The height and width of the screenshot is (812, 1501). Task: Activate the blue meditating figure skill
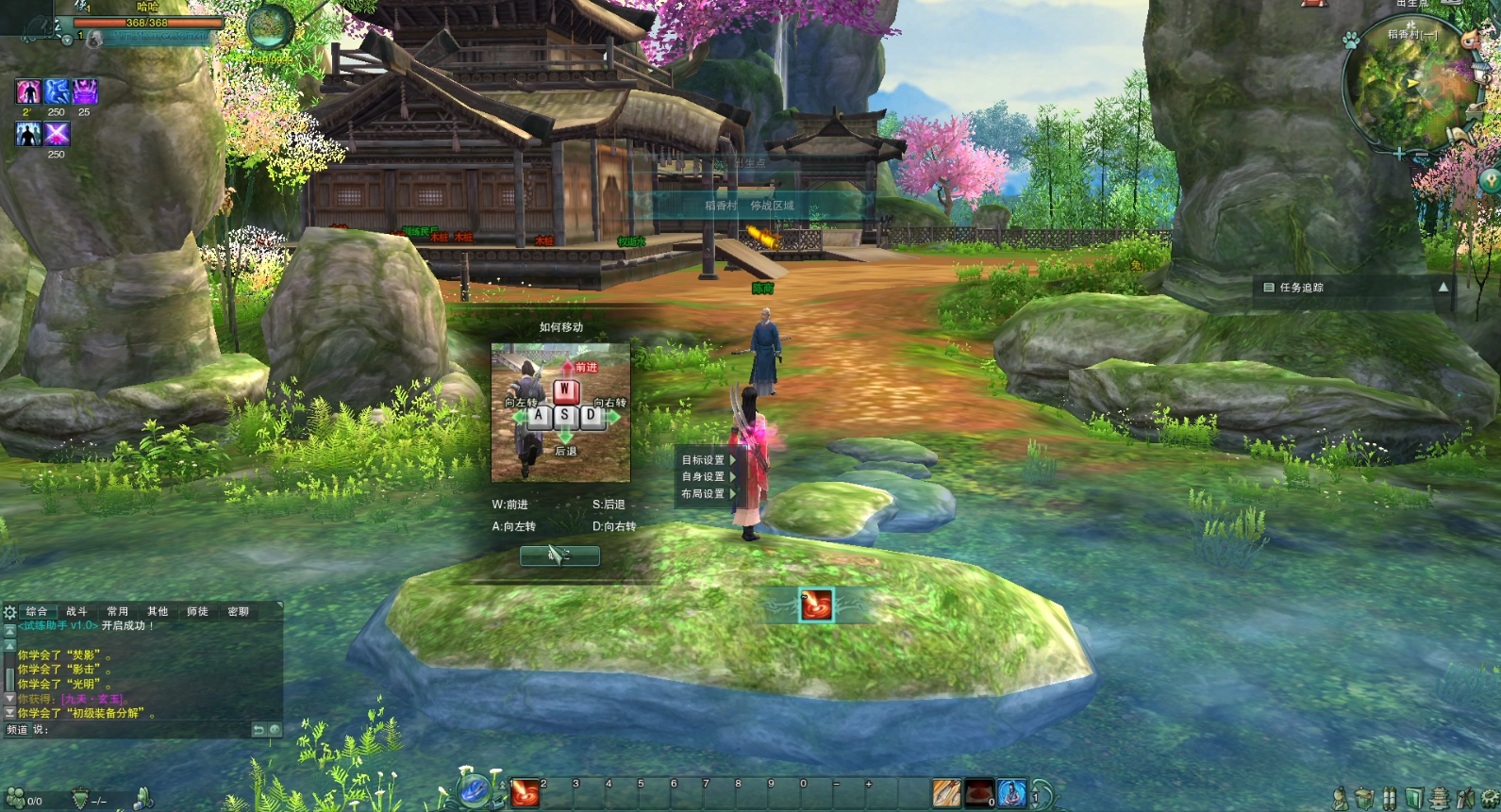click(x=1011, y=793)
